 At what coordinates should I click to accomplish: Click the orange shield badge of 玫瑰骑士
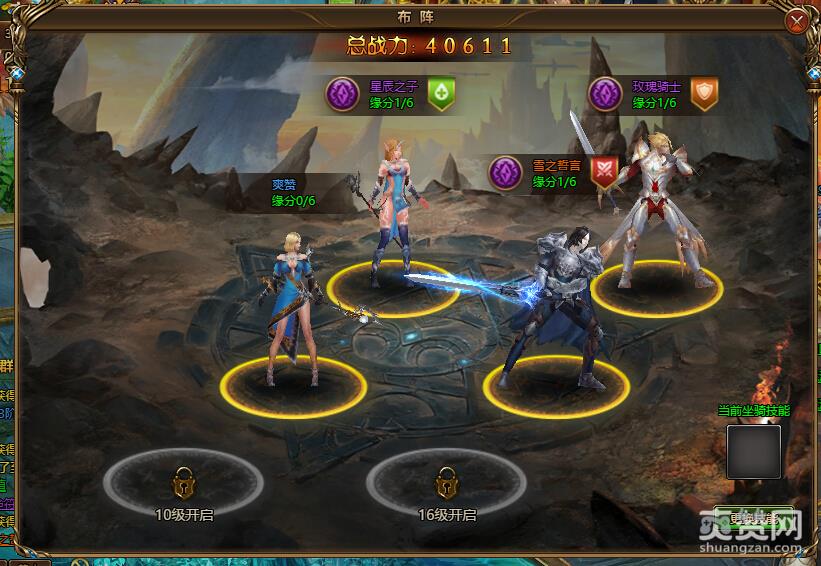tap(705, 94)
